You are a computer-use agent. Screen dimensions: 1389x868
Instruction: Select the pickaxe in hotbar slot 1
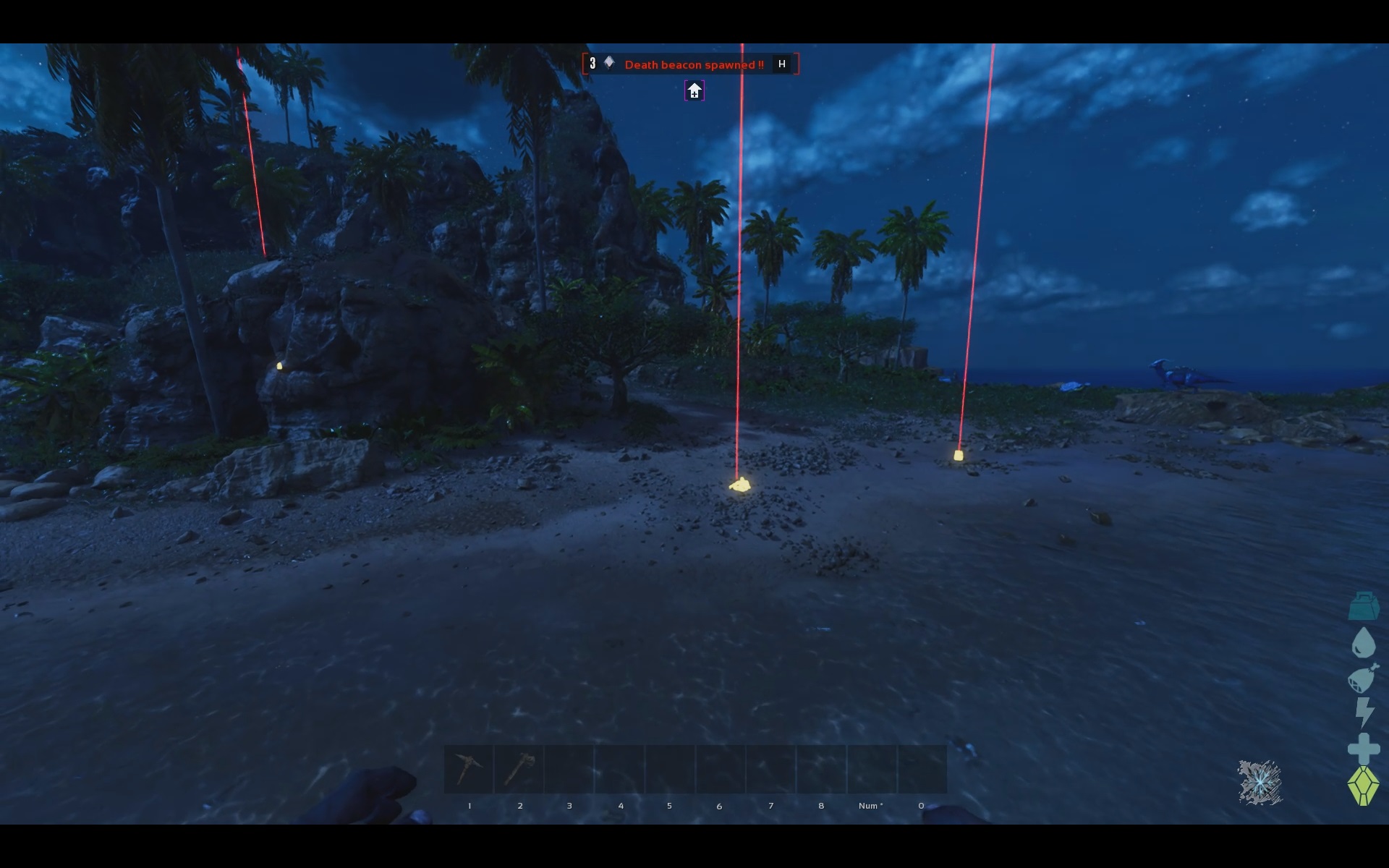(x=470, y=768)
